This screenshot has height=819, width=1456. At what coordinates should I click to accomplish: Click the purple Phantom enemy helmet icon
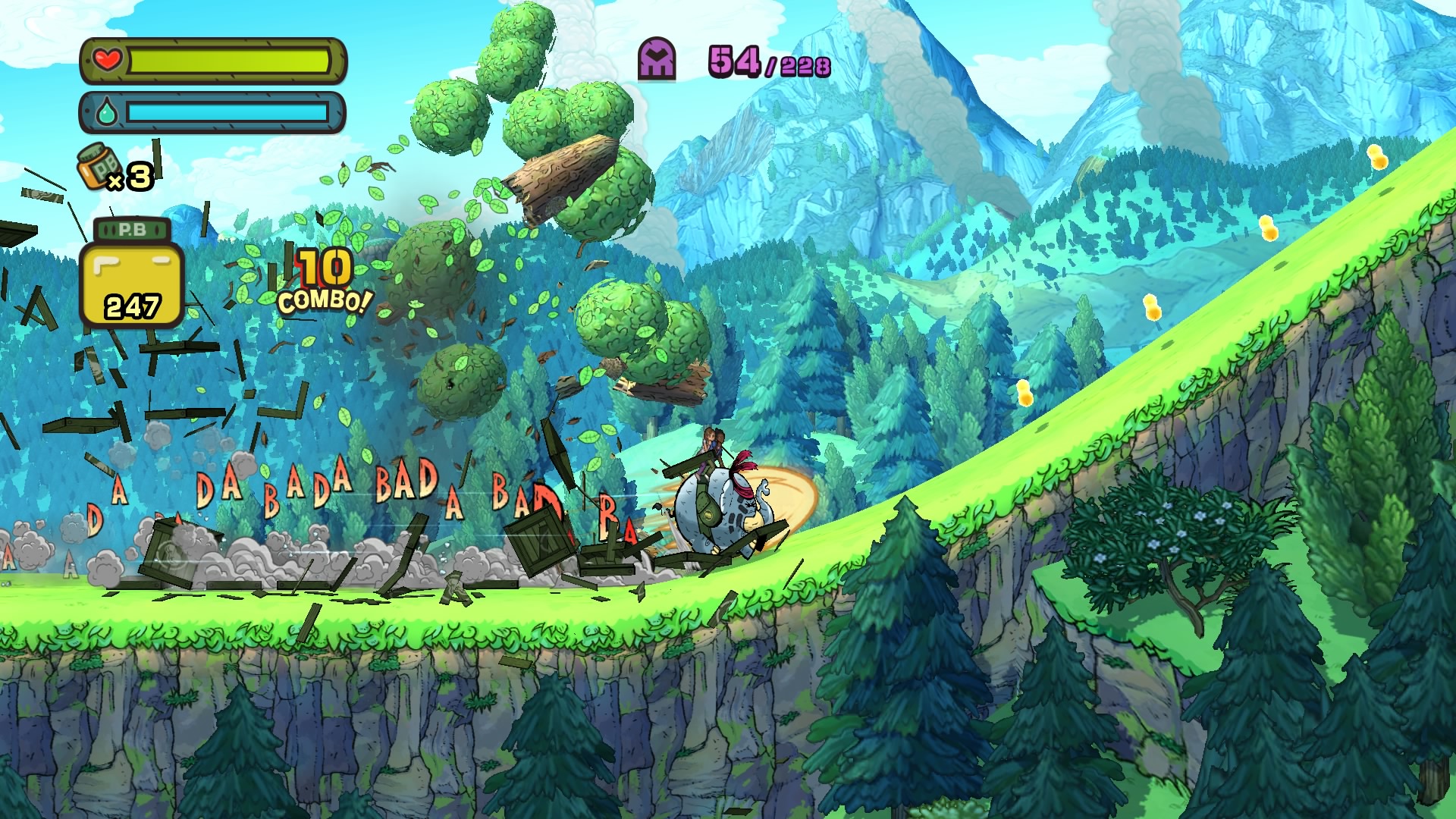pyautogui.click(x=657, y=60)
